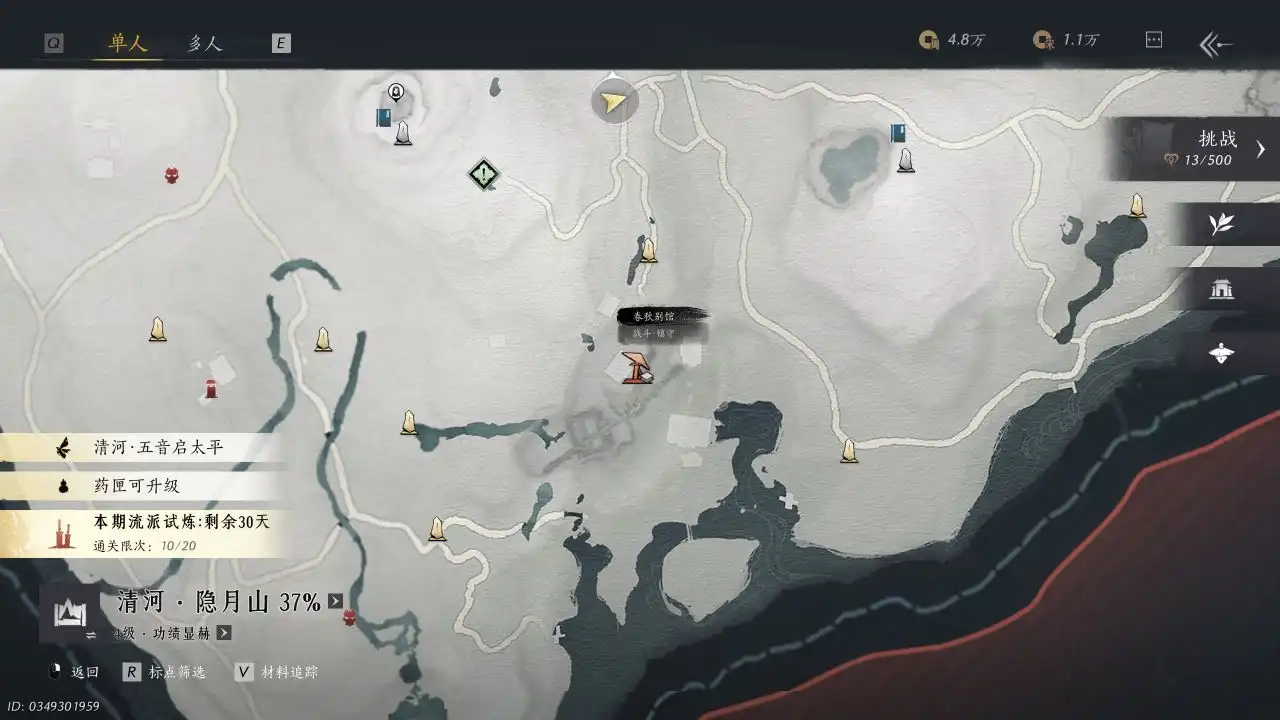The width and height of the screenshot is (1280, 720).
Task: Select the 单人 tab
Action: tap(126, 43)
